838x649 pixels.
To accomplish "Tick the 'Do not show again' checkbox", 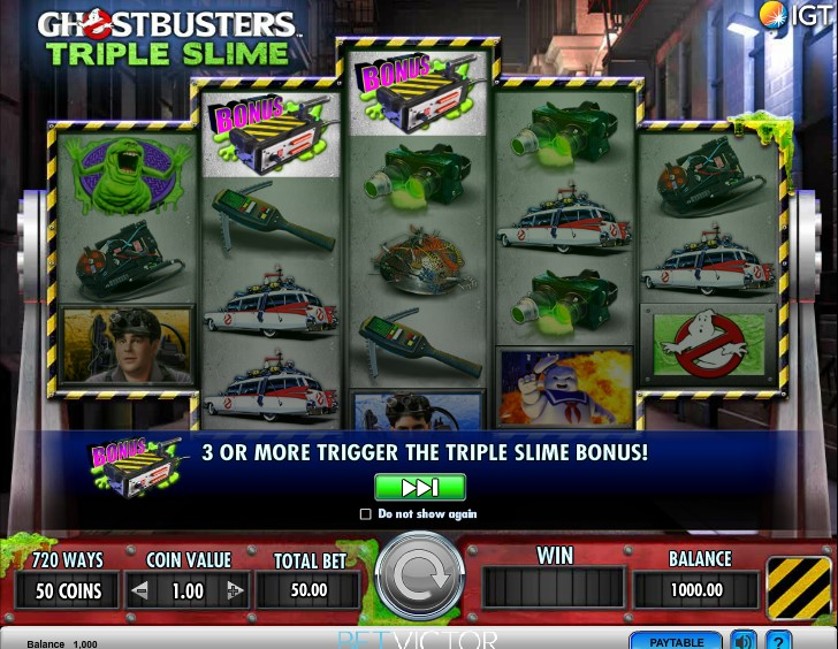I will pyautogui.click(x=366, y=514).
